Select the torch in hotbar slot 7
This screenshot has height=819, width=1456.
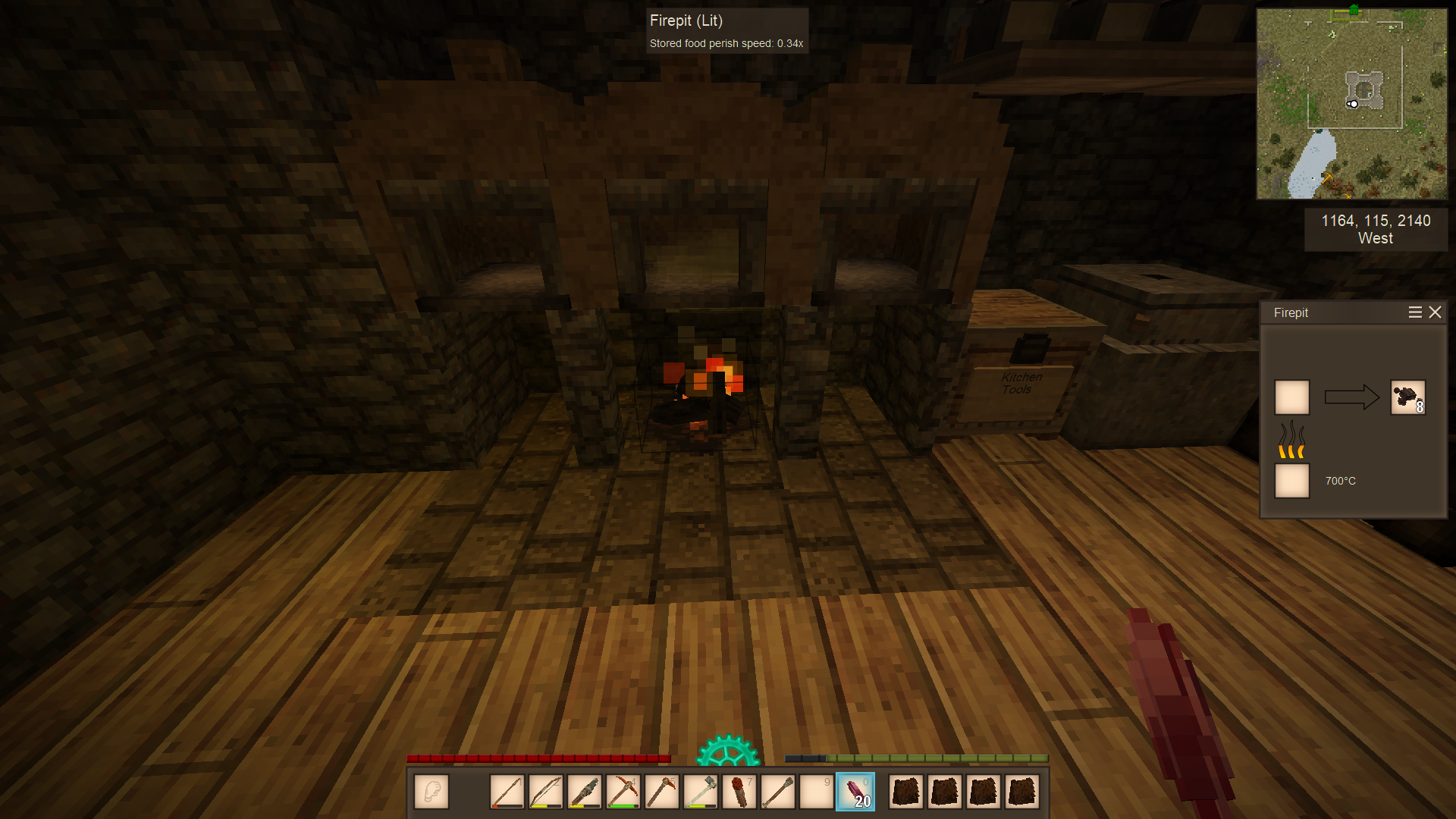click(x=739, y=792)
